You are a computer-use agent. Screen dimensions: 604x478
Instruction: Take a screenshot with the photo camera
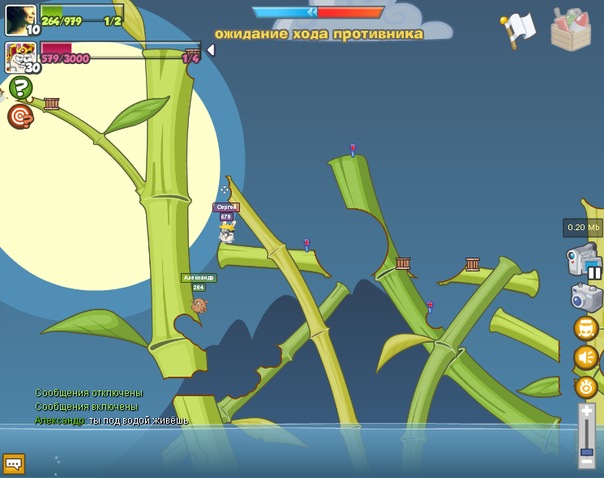pos(584,297)
